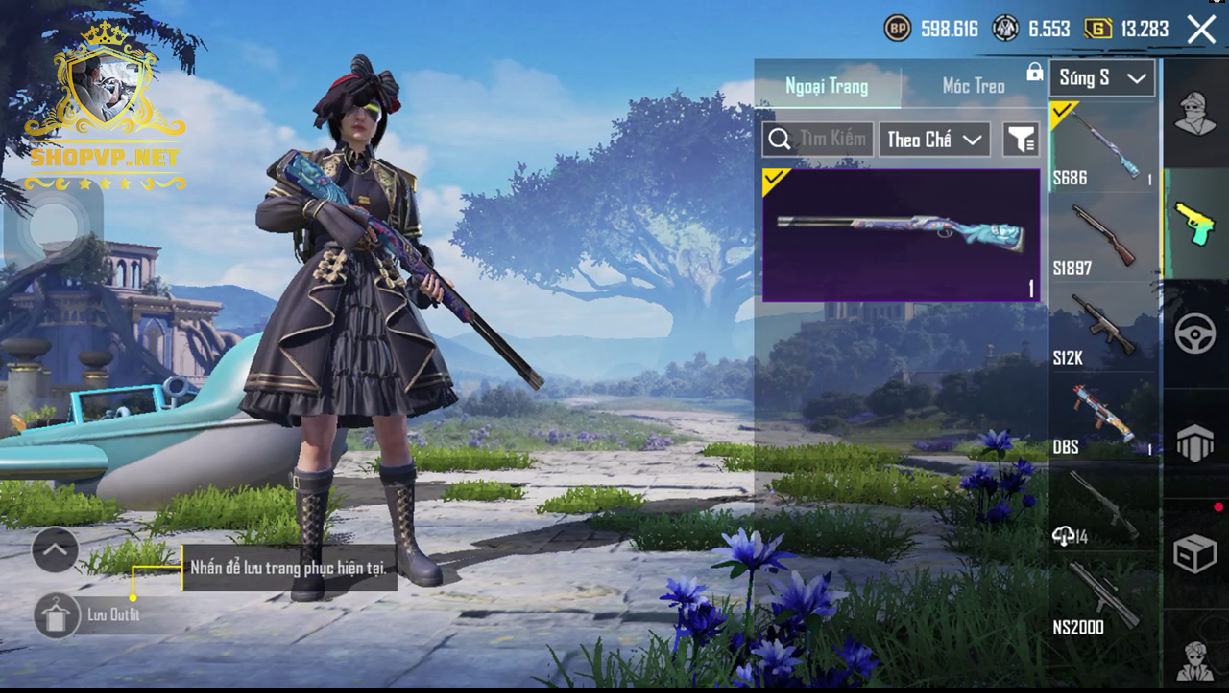This screenshot has width=1229, height=693.
Task: Close the inventory screen with the X
Action: tap(1201, 29)
